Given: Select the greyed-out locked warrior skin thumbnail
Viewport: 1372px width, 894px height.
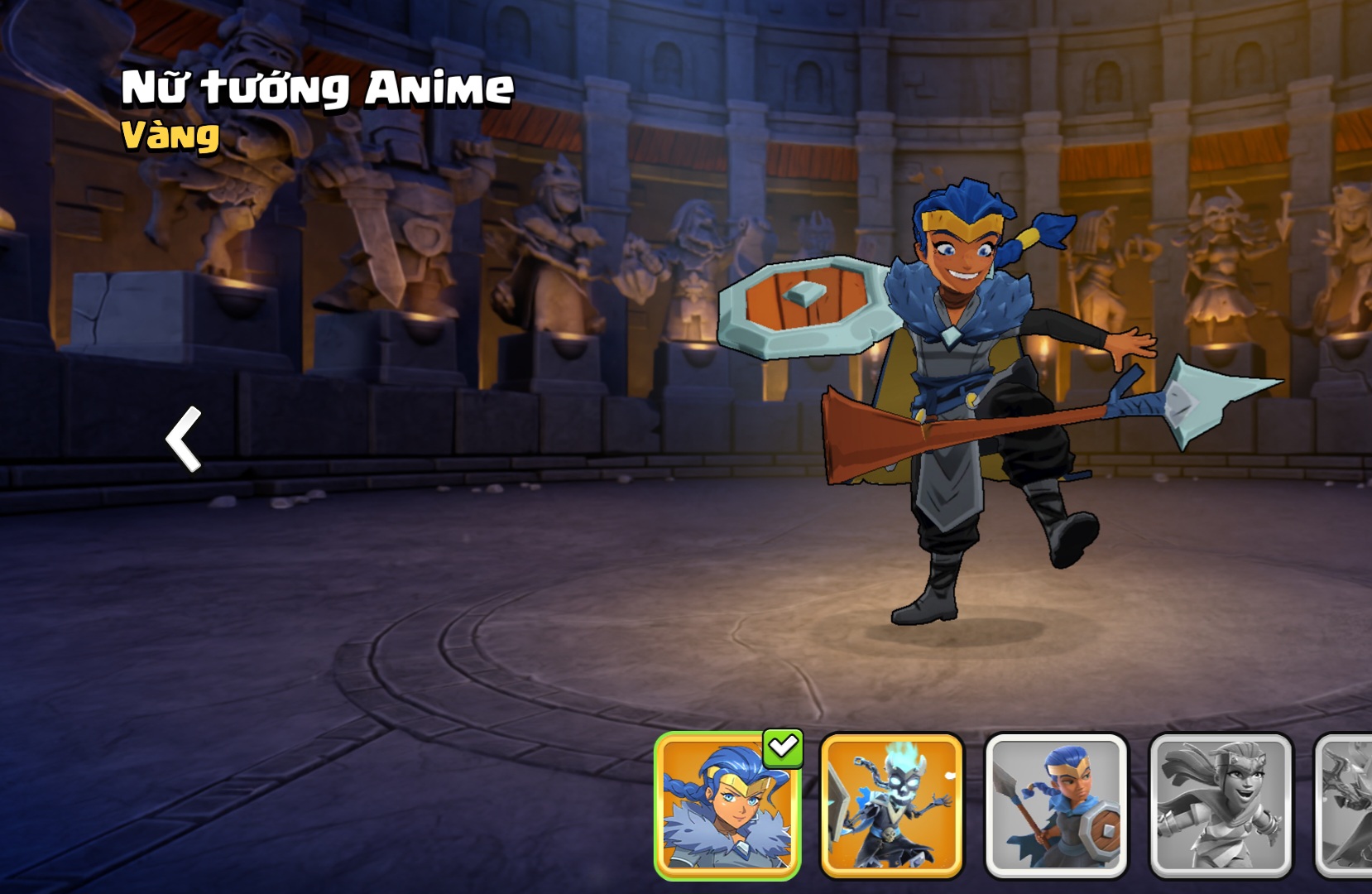Looking at the screenshot, I should [x=1221, y=805].
